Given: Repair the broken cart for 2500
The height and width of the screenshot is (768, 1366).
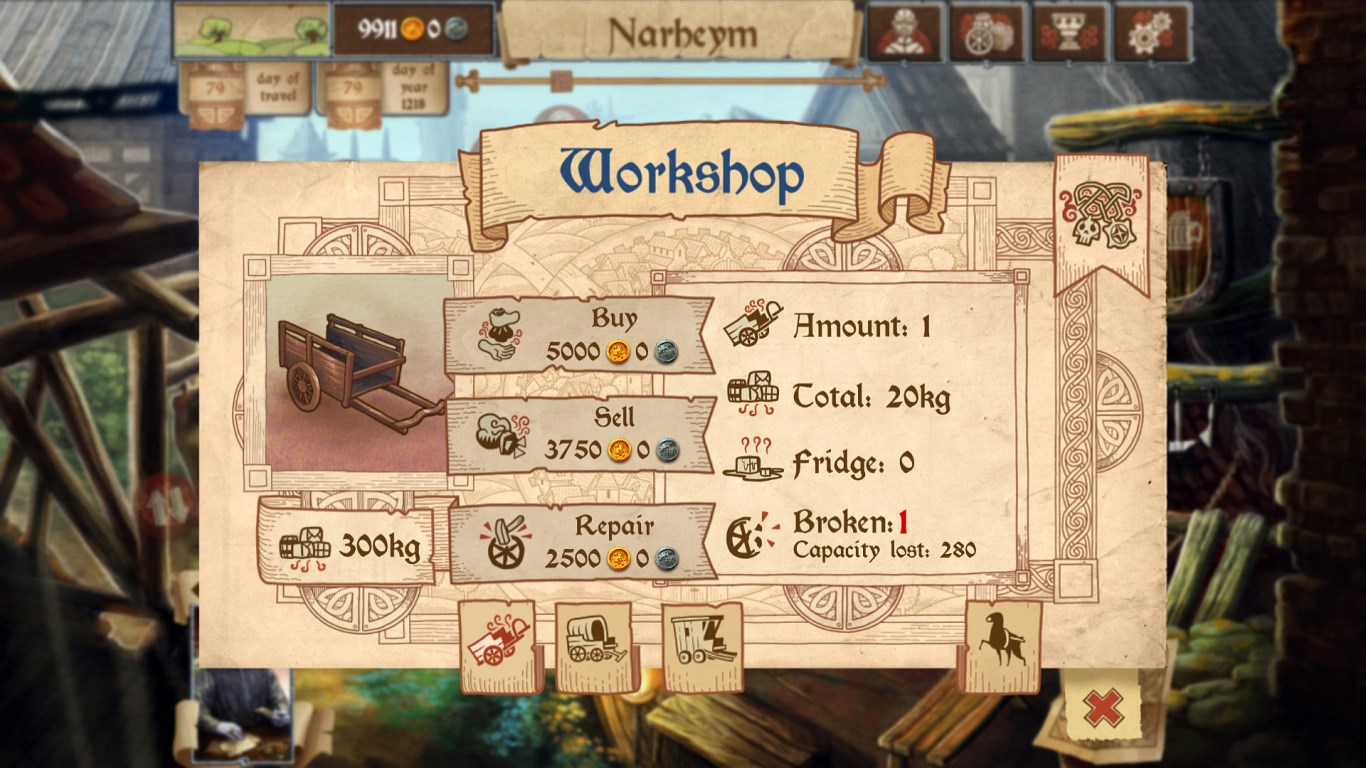Looking at the screenshot, I should pyautogui.click(x=582, y=542).
